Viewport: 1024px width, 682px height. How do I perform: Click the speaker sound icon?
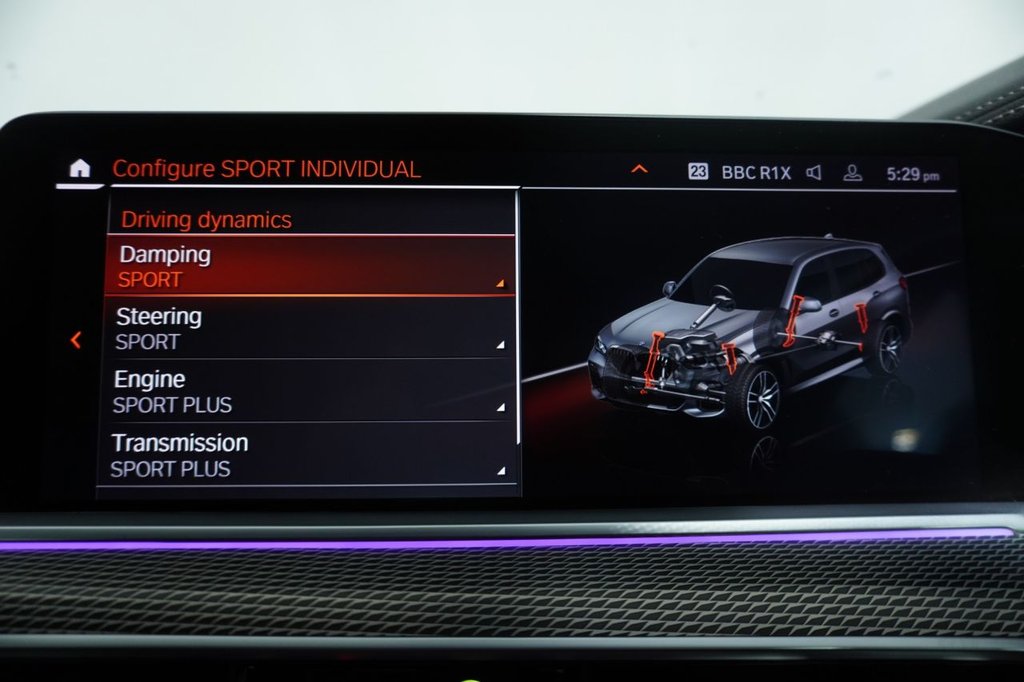click(814, 173)
